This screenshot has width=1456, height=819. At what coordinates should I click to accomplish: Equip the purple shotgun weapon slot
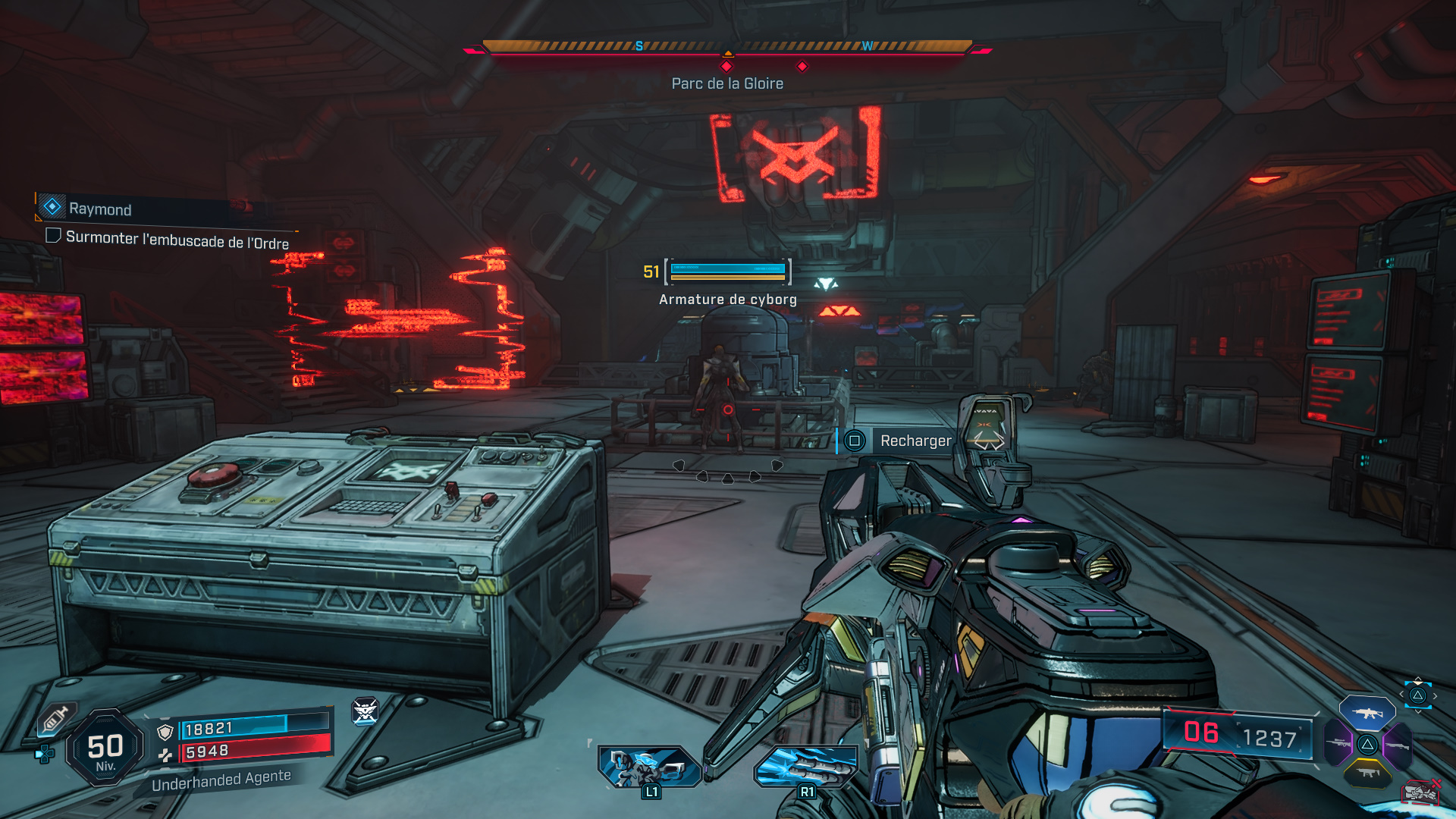pos(1397,745)
